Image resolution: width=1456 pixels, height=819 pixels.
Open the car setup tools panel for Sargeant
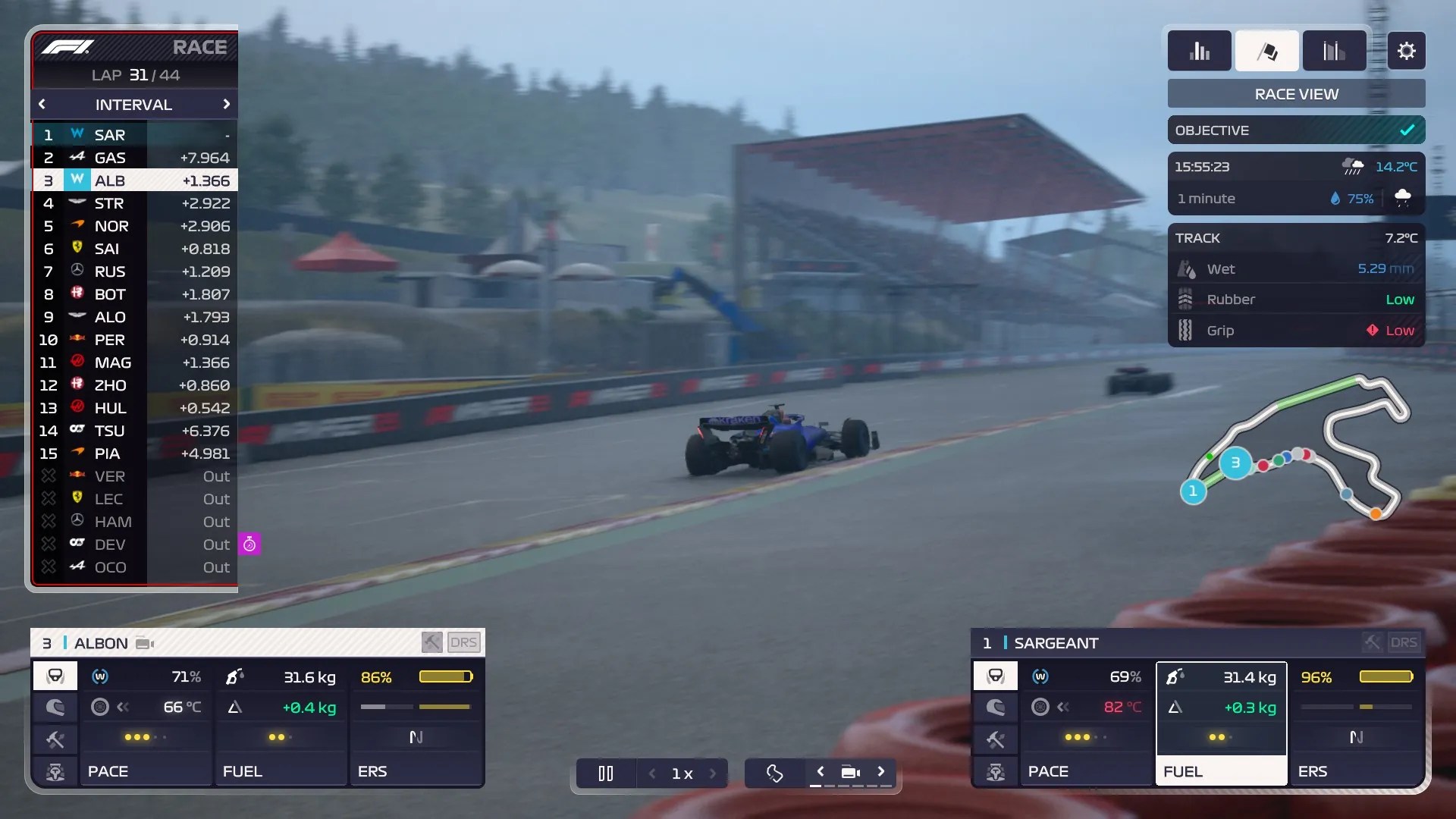tap(996, 739)
